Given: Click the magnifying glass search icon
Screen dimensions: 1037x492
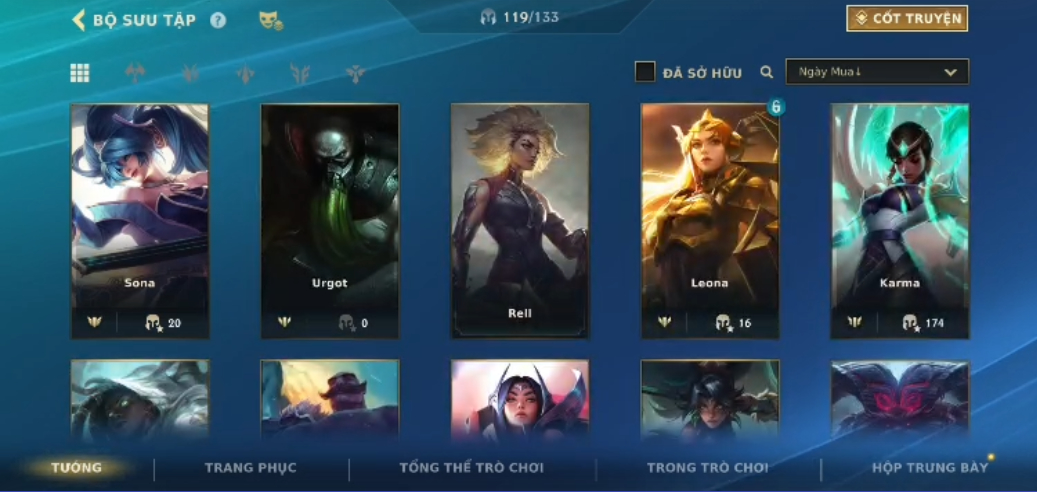Looking at the screenshot, I should pos(767,72).
